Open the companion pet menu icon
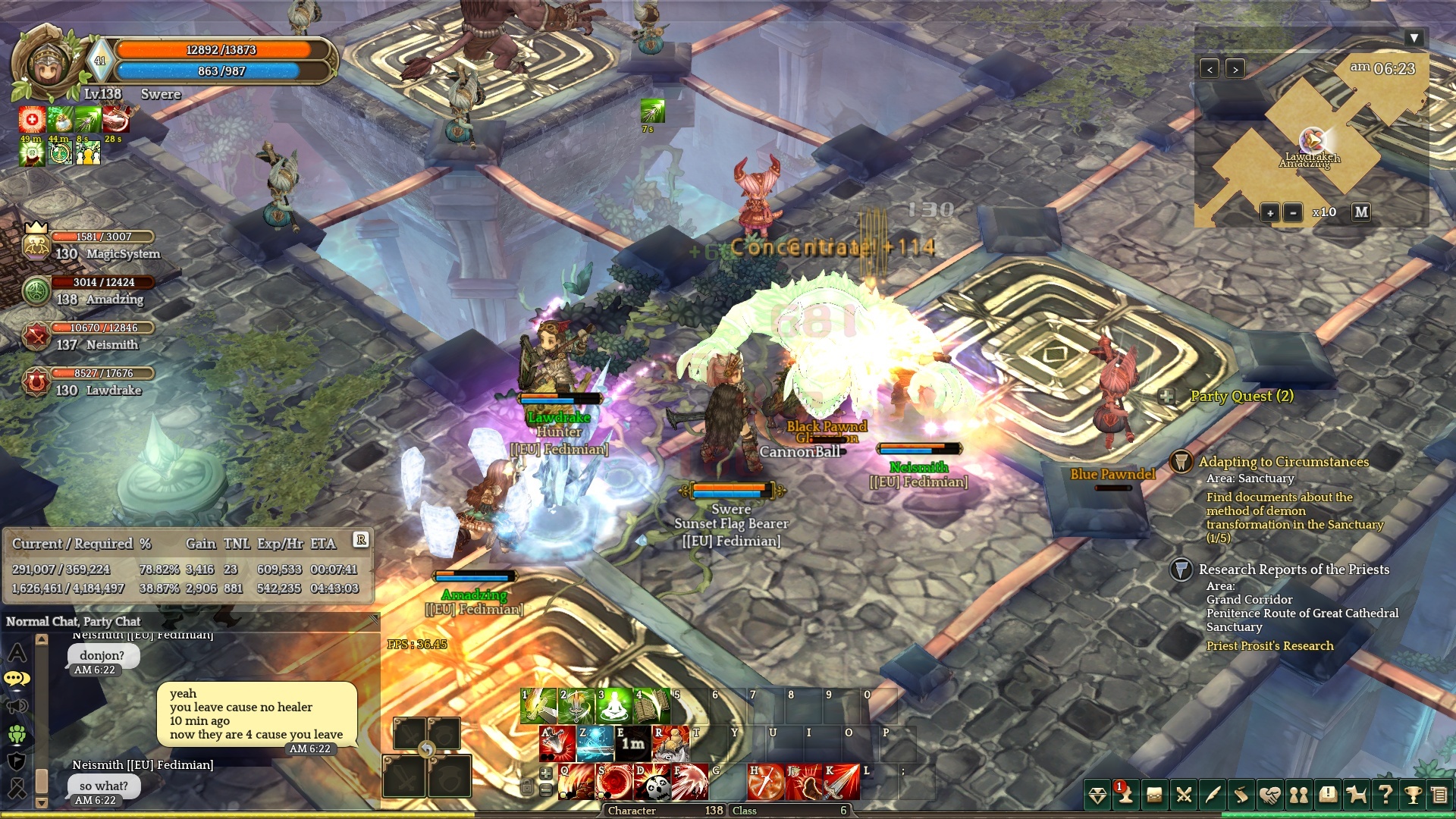 click(1356, 795)
